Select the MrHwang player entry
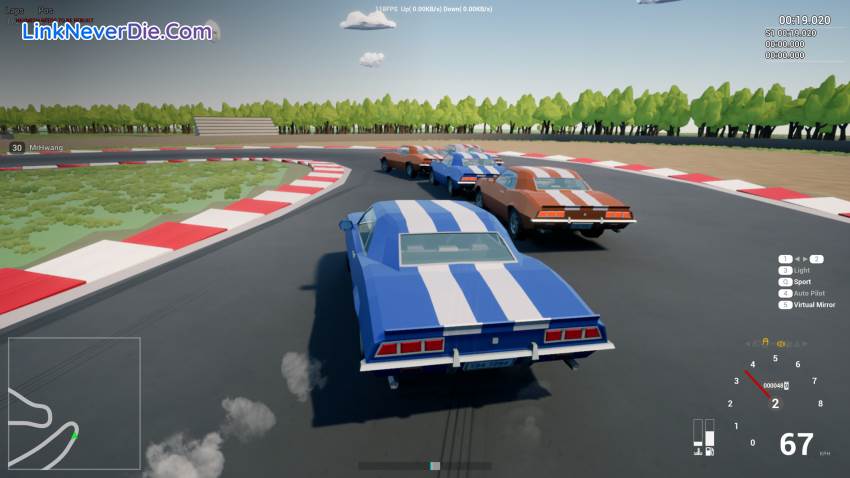This screenshot has width=850, height=478. (46, 148)
